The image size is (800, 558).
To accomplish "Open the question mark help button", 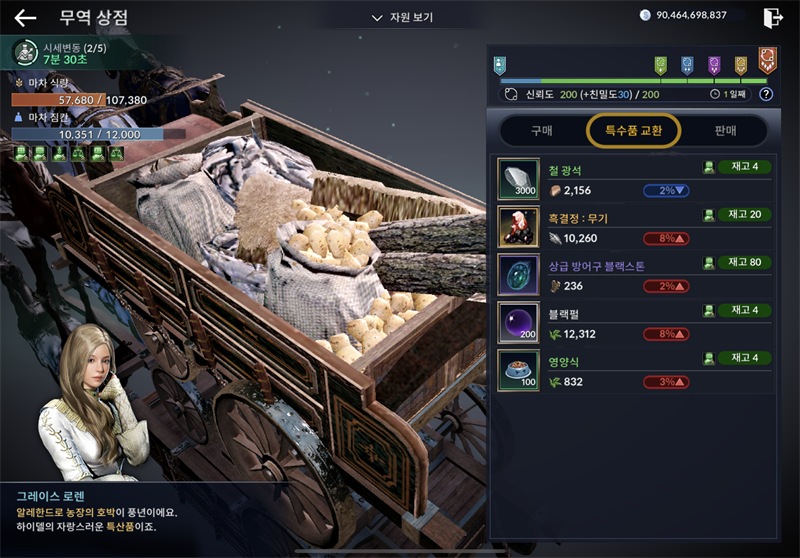I will pyautogui.click(x=766, y=94).
